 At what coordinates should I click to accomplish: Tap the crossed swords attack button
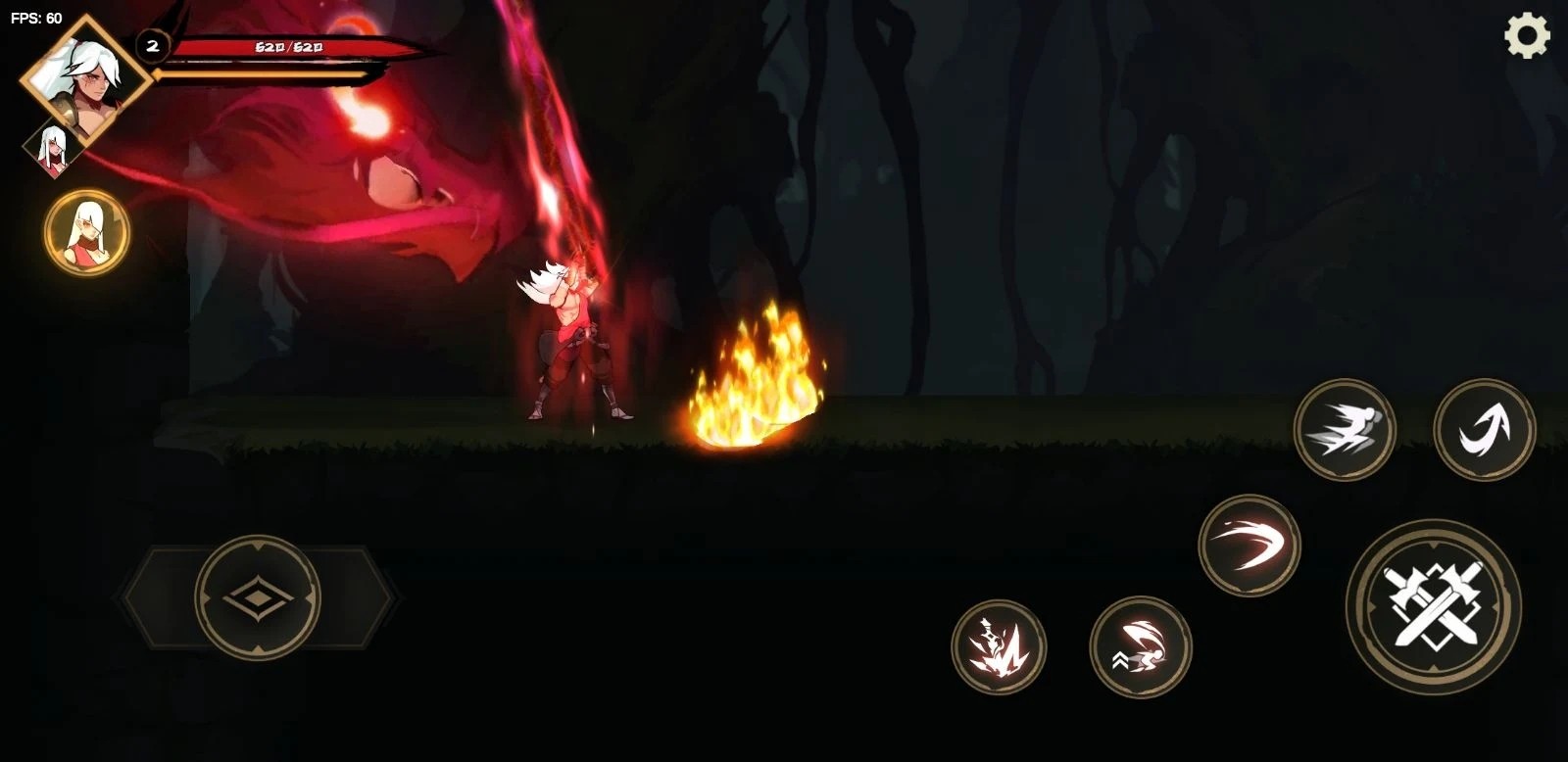click(x=1433, y=606)
